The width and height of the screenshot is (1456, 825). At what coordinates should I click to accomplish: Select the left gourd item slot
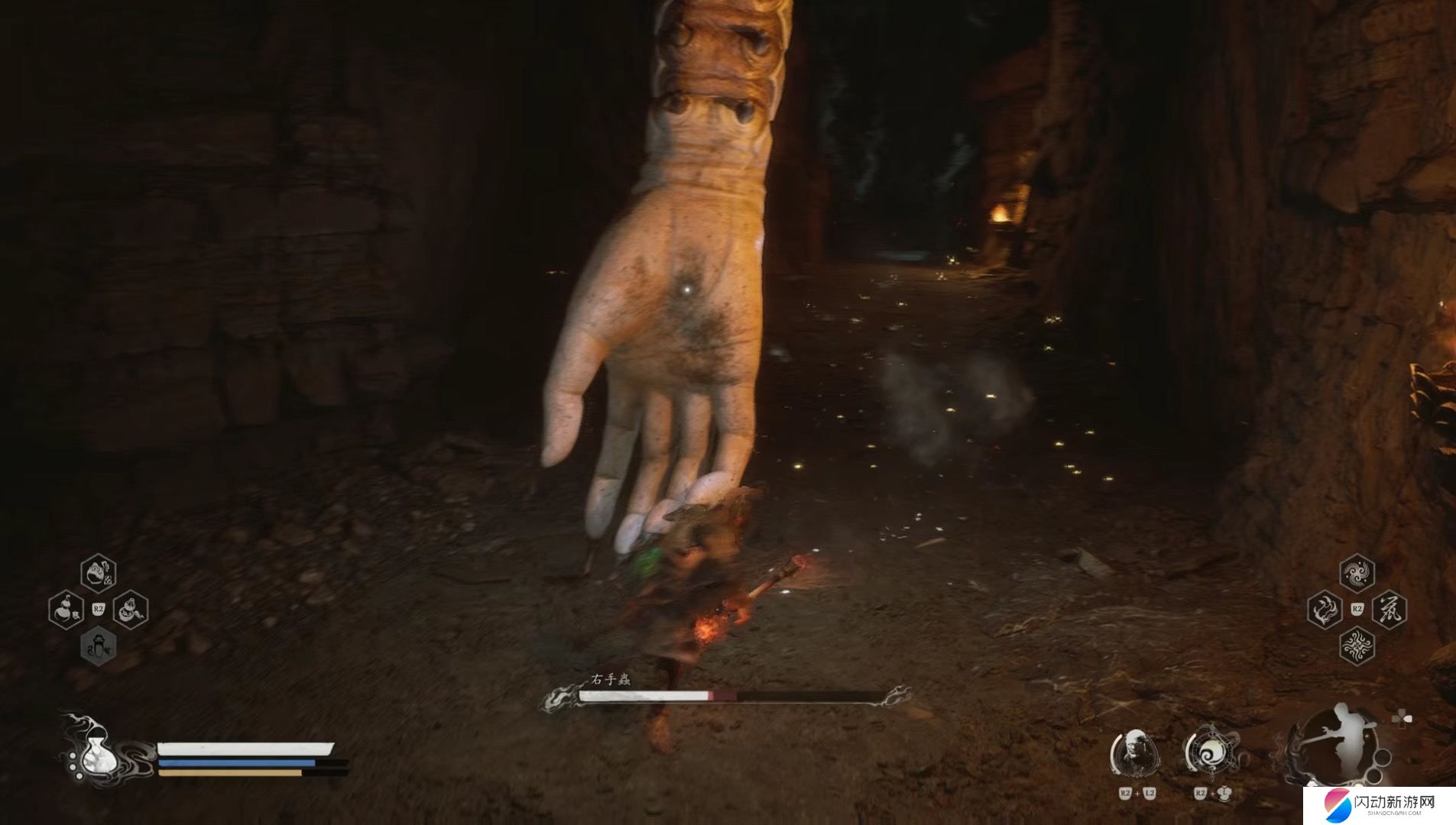(66, 610)
